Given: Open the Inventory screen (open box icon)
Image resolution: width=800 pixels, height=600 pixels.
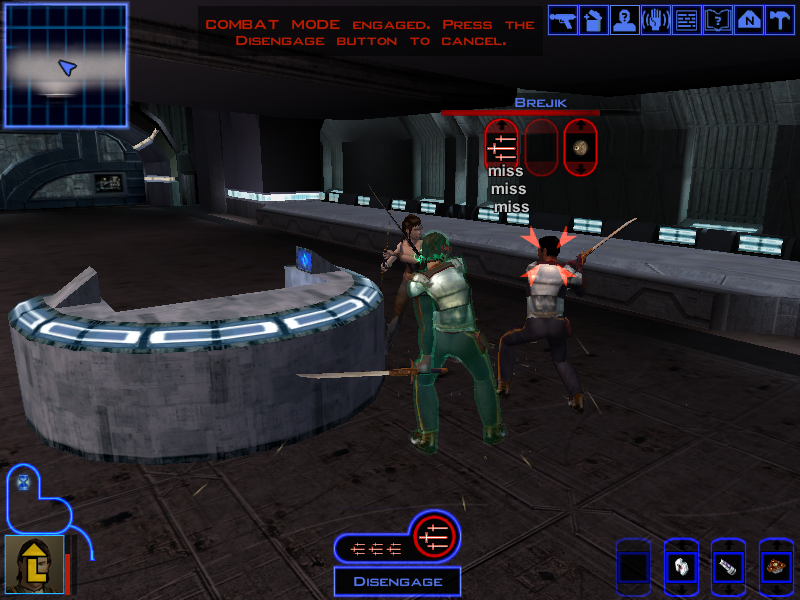Looking at the screenshot, I should pyautogui.click(x=594, y=20).
